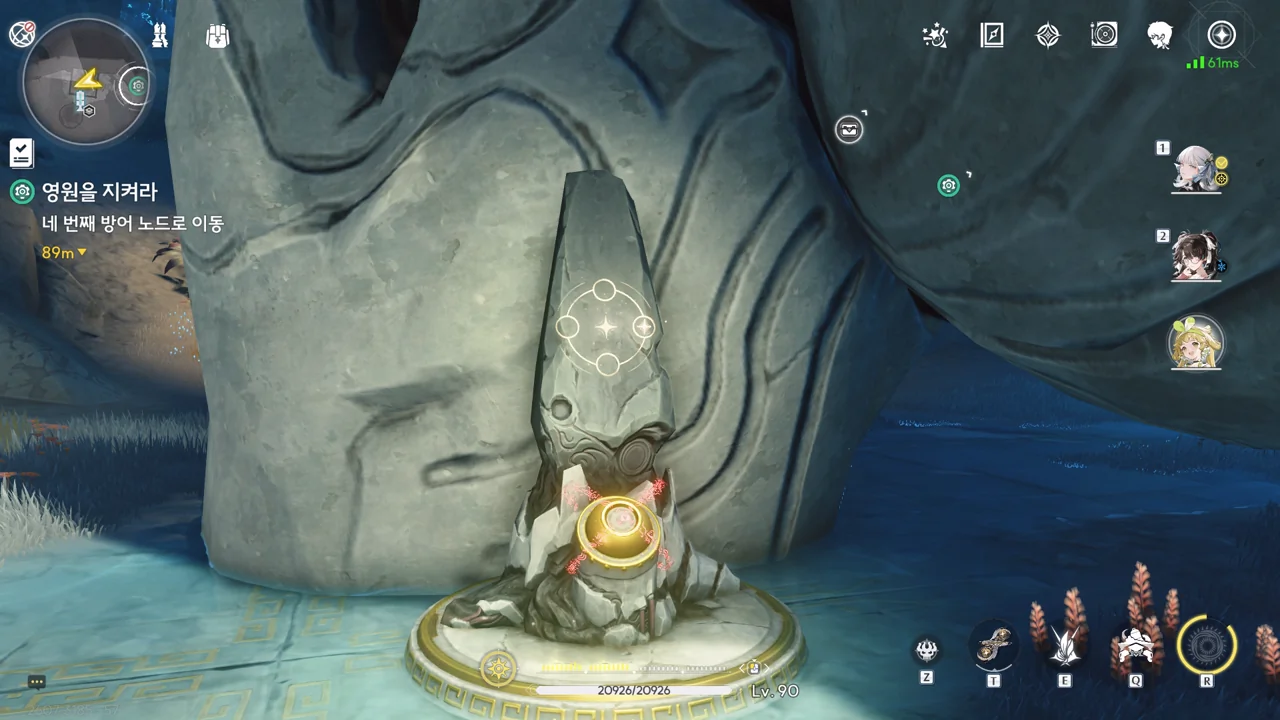Use the golden utility gadget
This screenshot has height=720, width=1280.
[994, 646]
